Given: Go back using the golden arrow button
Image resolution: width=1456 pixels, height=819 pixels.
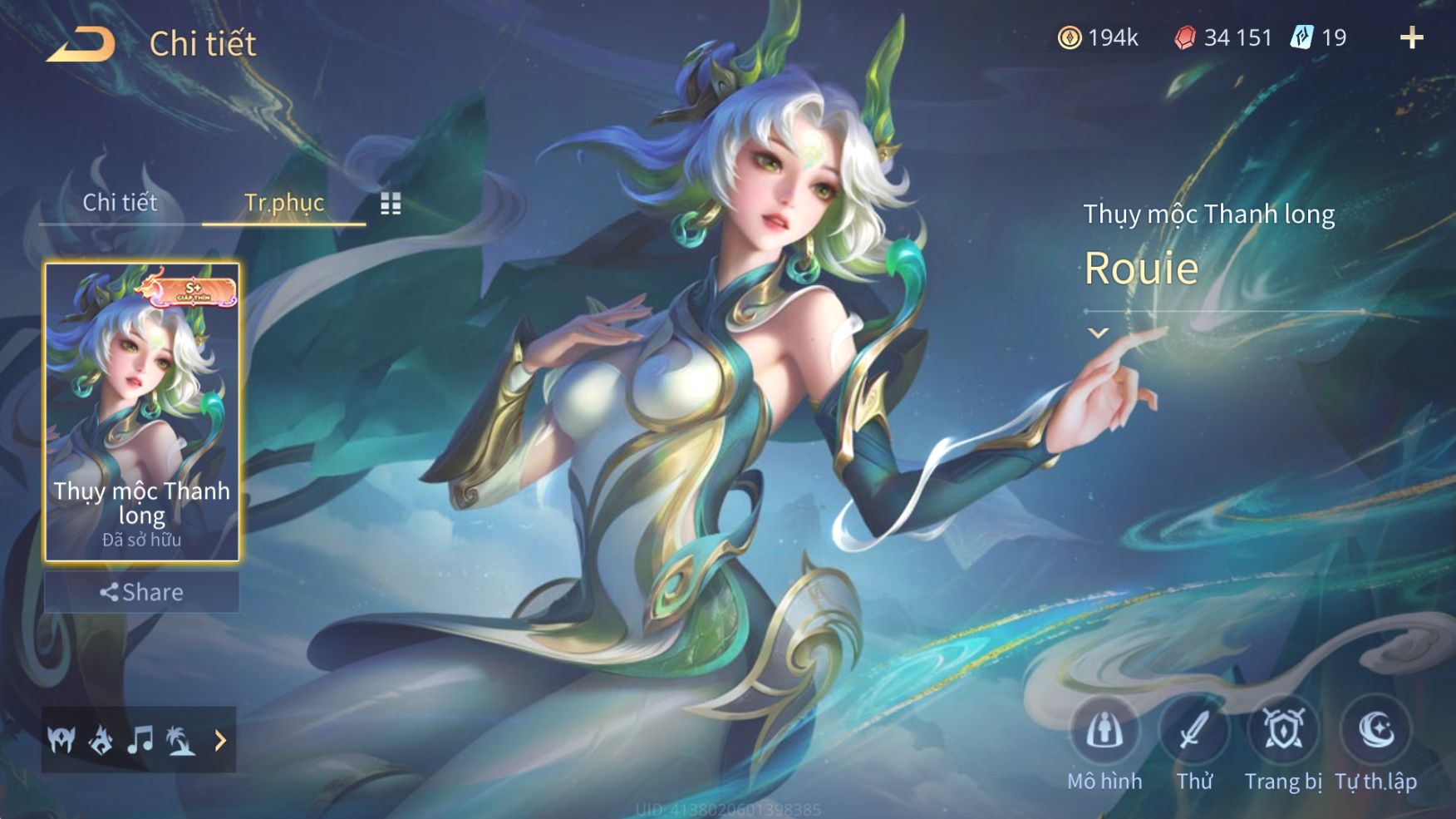Looking at the screenshot, I should click(81, 44).
